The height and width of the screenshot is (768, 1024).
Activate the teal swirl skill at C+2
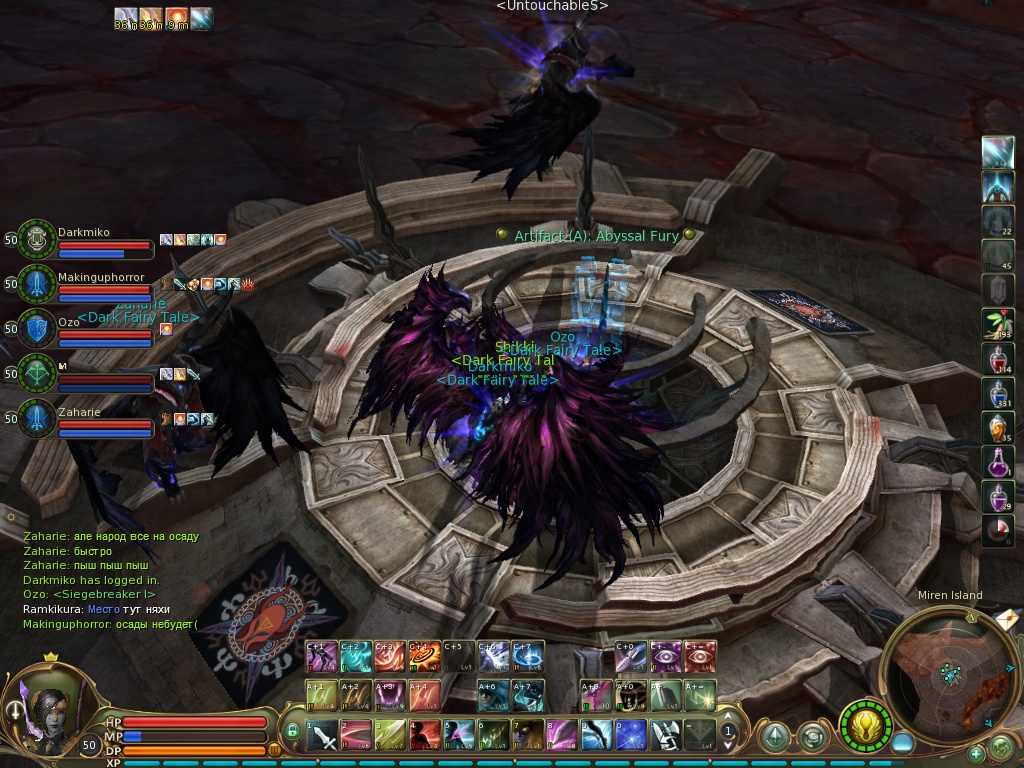pos(357,656)
